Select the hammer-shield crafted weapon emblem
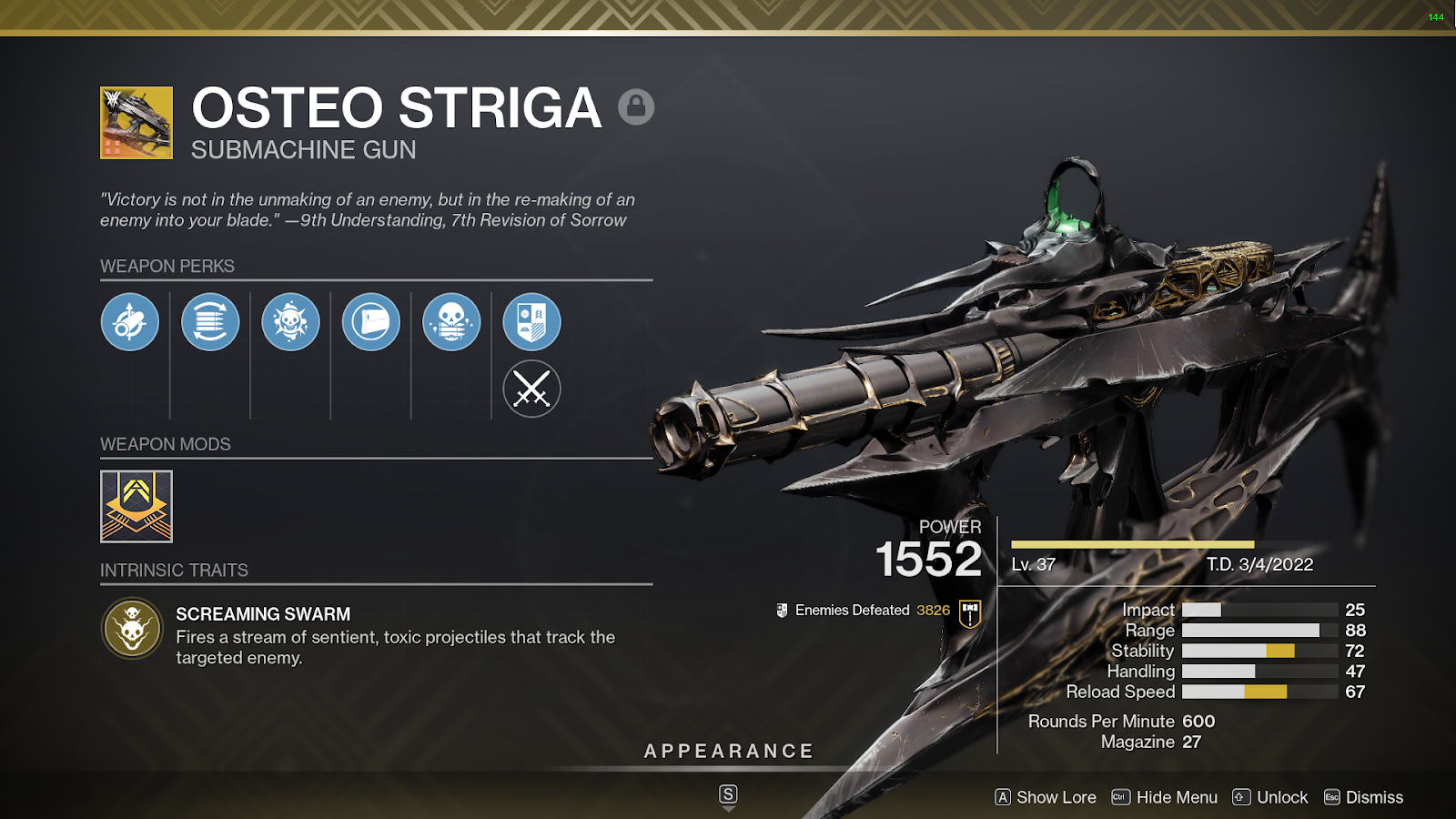The image size is (1456, 819). pos(970,612)
